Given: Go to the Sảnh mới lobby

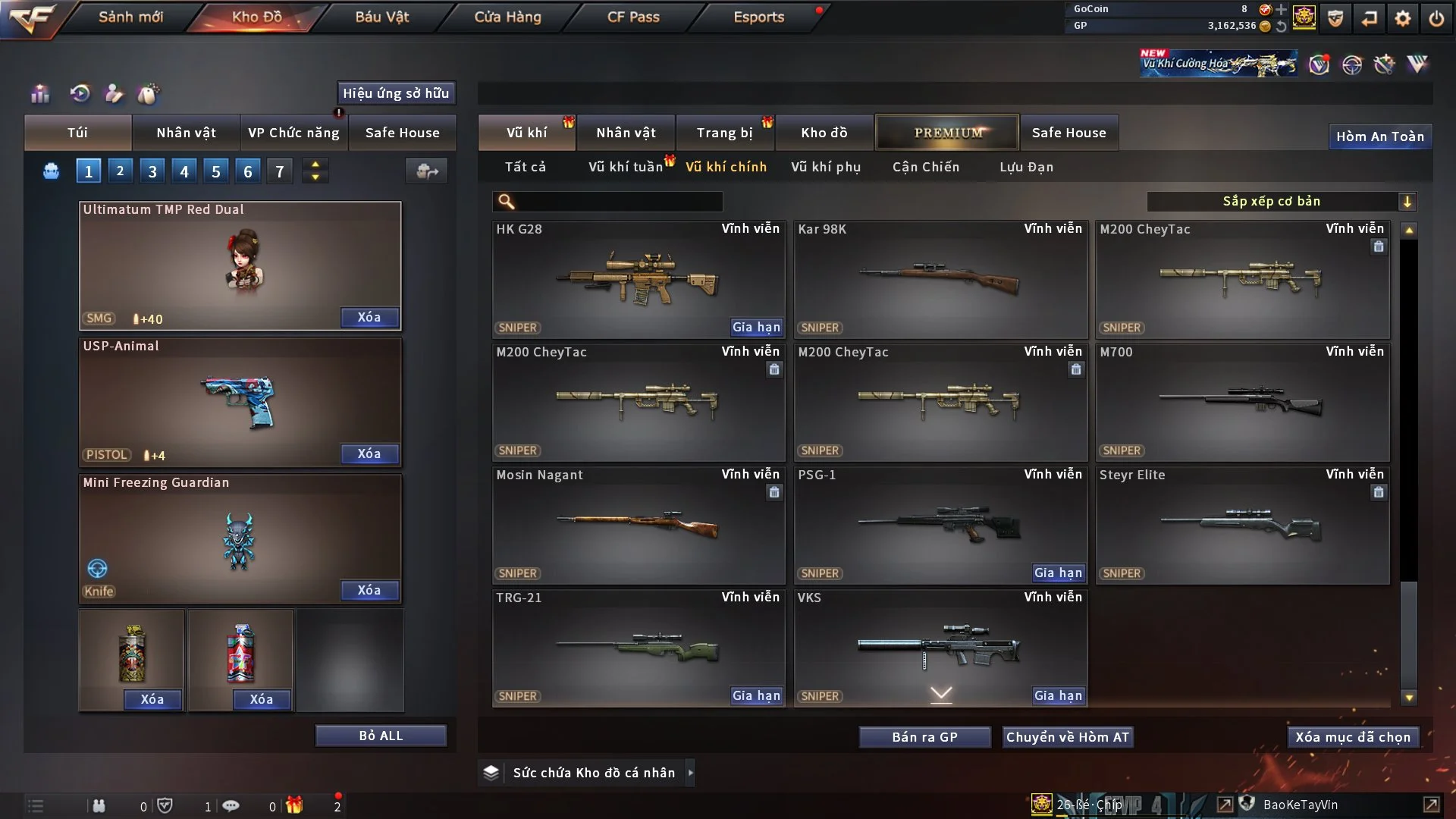Looking at the screenshot, I should click(x=130, y=17).
